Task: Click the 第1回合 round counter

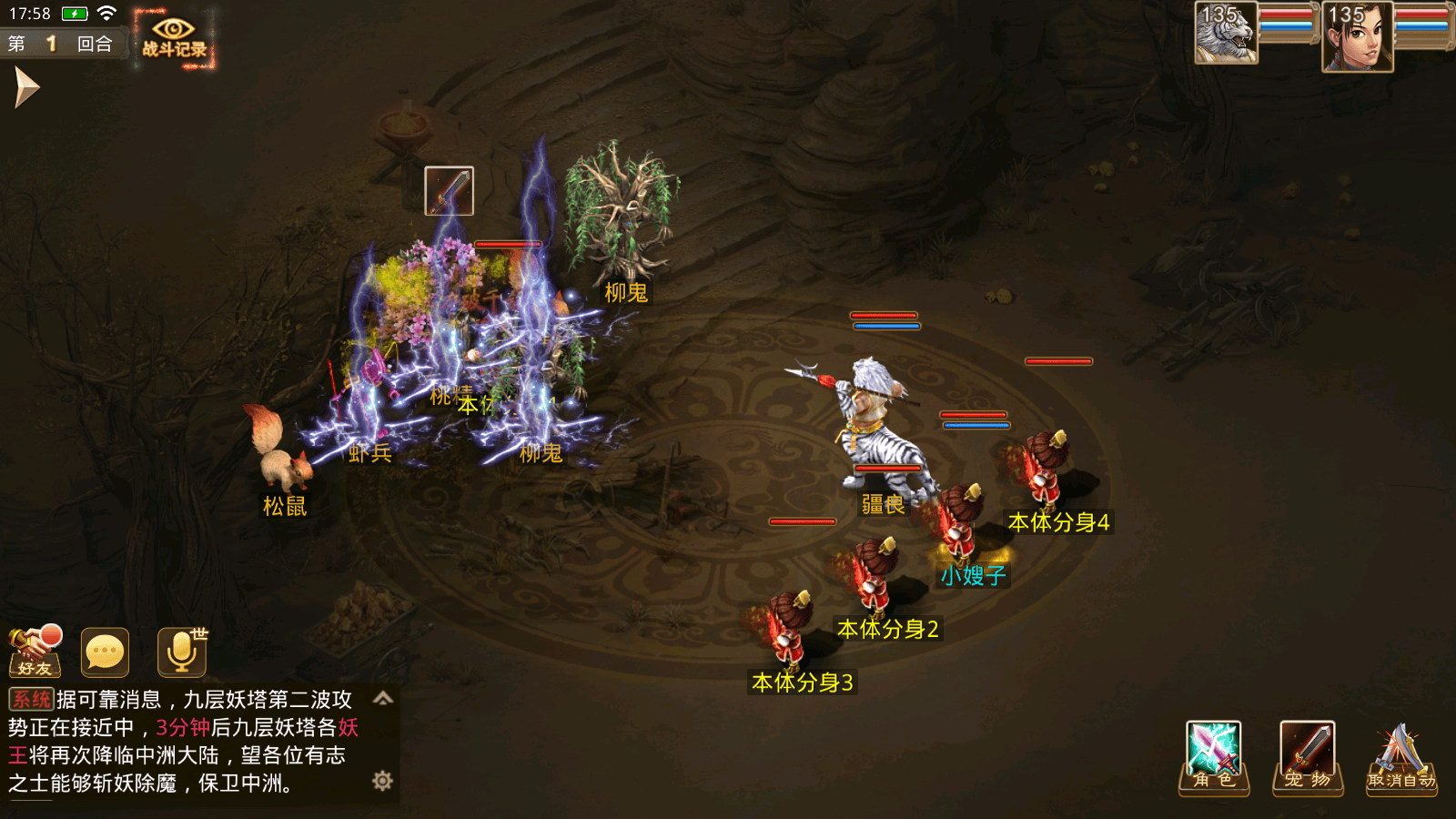Action: 59,44
